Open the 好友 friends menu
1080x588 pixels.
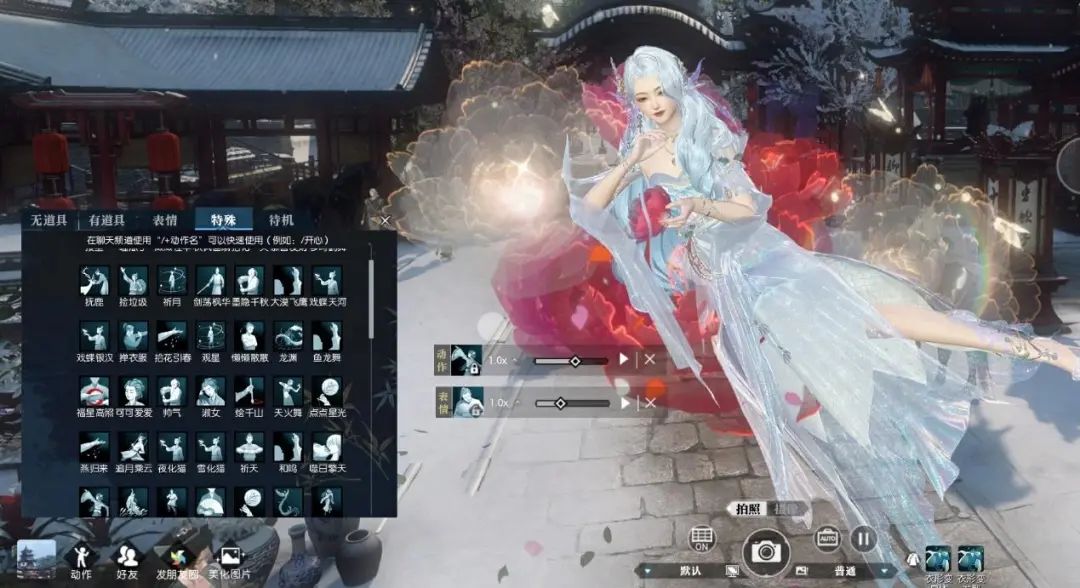(x=127, y=558)
